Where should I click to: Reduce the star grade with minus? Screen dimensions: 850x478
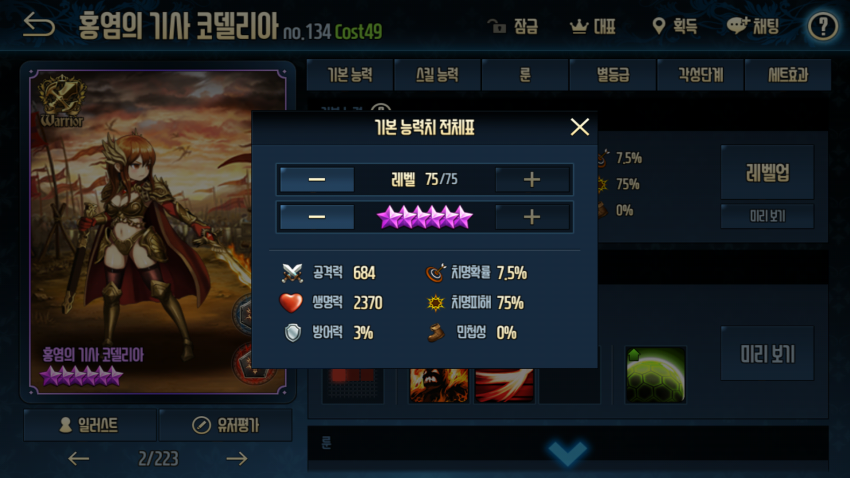(x=317, y=217)
